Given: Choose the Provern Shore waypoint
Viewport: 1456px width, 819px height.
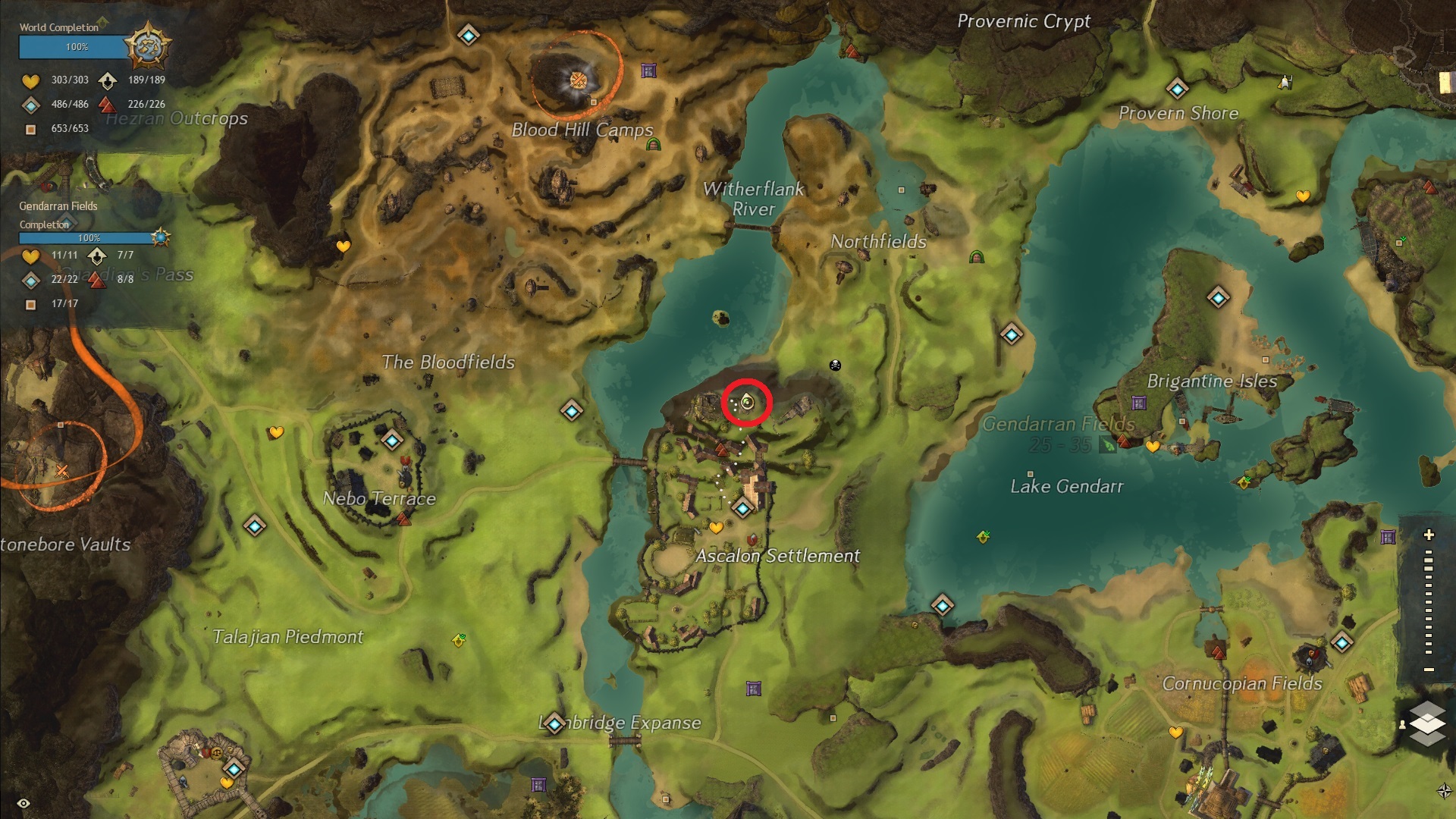Looking at the screenshot, I should click(x=1177, y=89).
